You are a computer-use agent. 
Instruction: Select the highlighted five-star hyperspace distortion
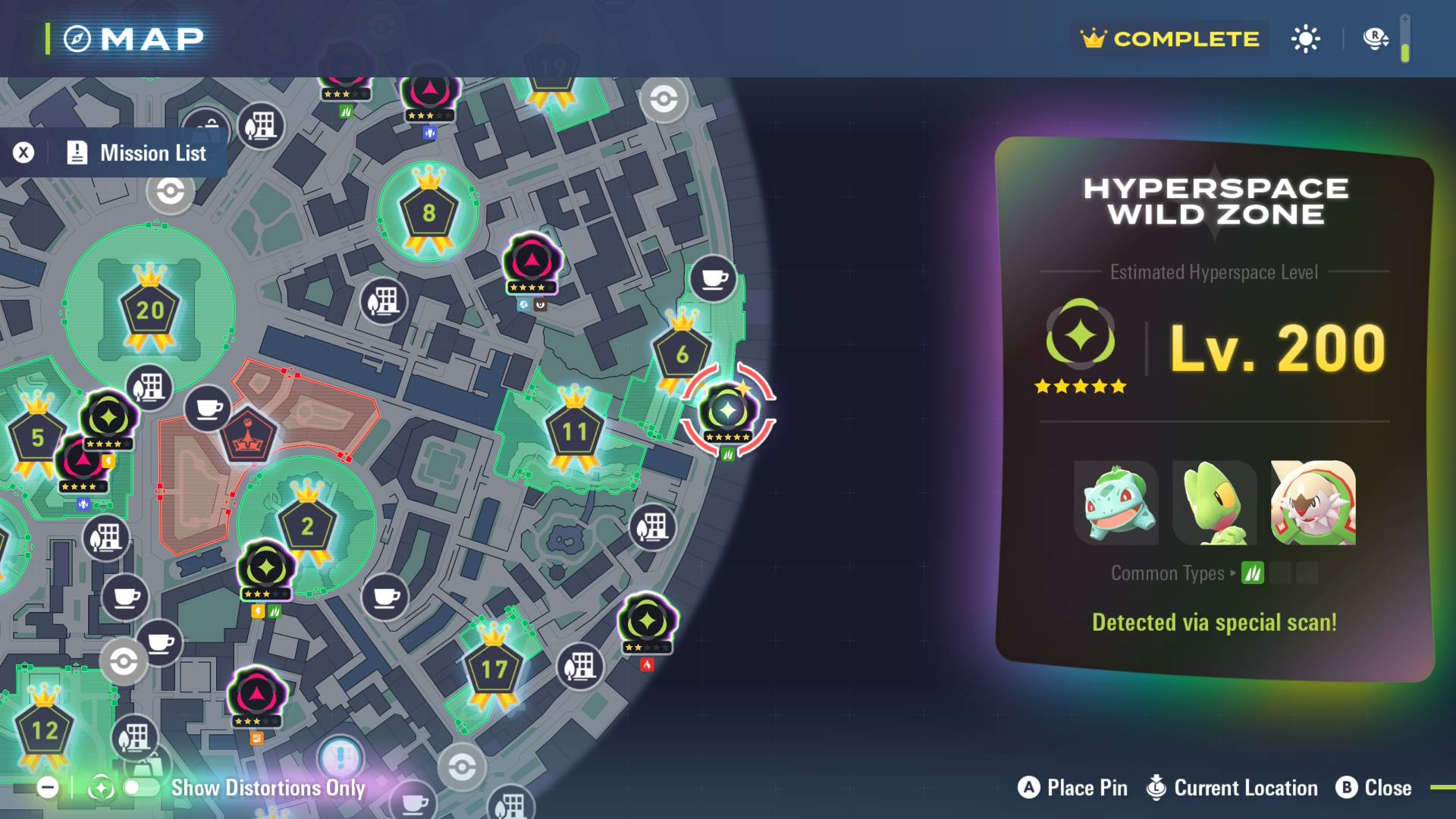pos(727,411)
